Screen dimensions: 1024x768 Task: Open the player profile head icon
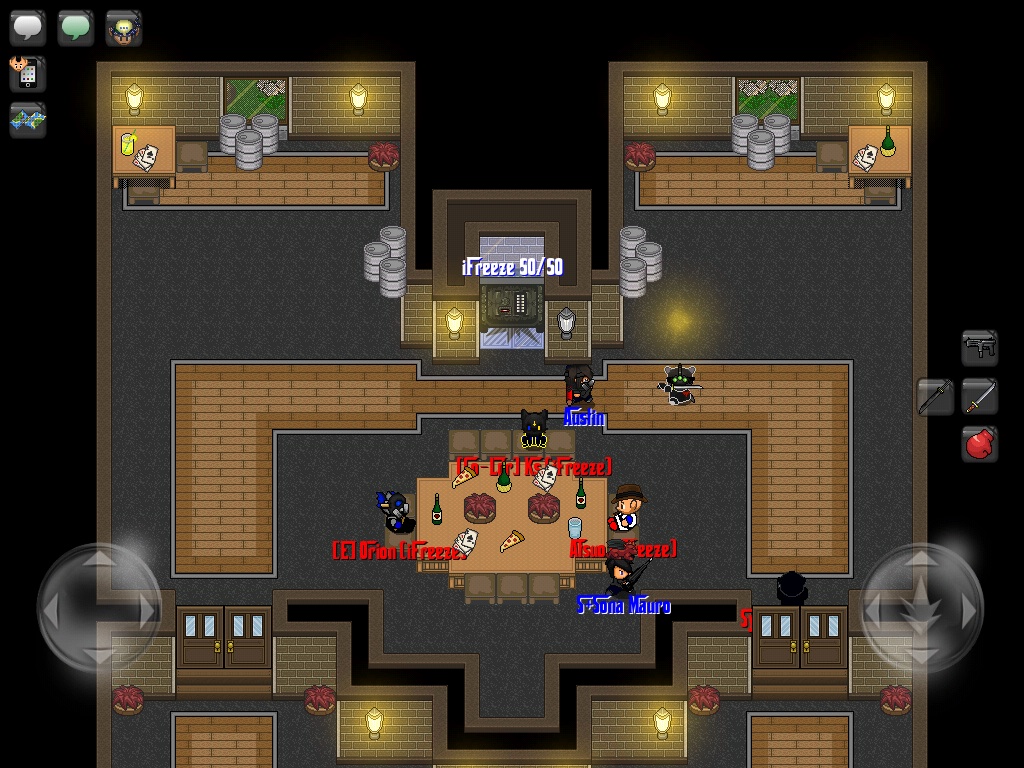124,27
